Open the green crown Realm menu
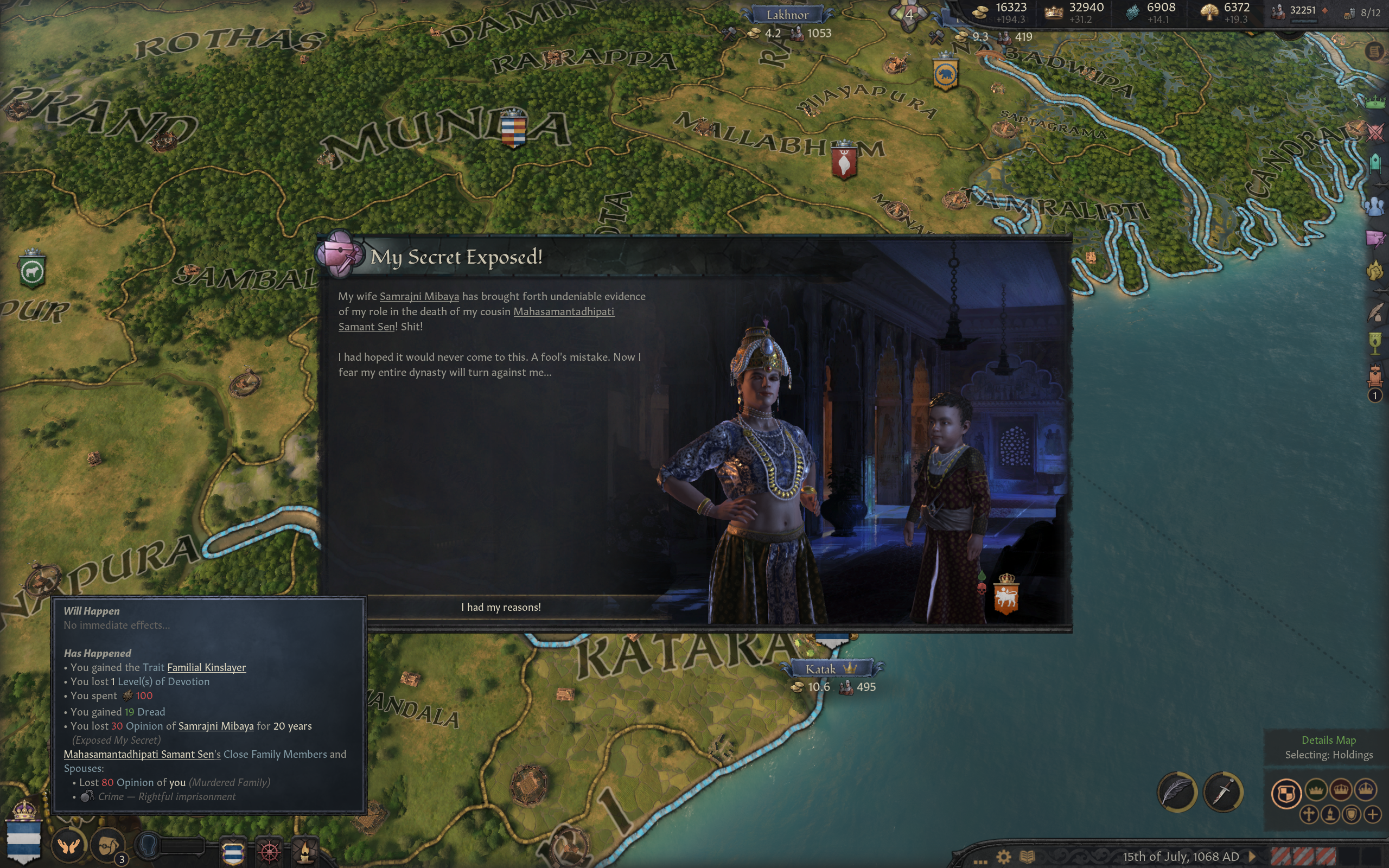The image size is (1389, 868). [1375, 102]
